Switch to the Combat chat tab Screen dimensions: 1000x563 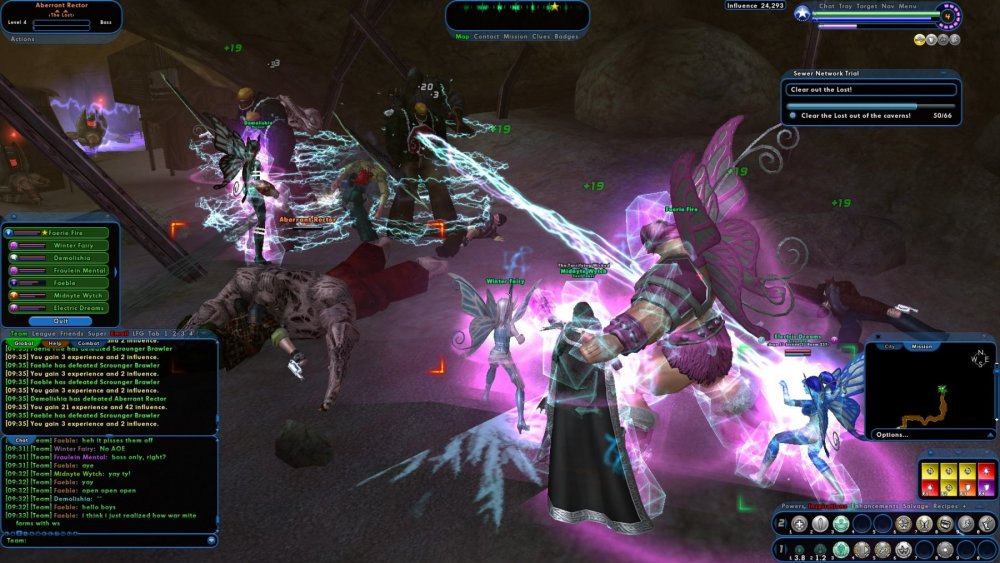(x=86, y=343)
